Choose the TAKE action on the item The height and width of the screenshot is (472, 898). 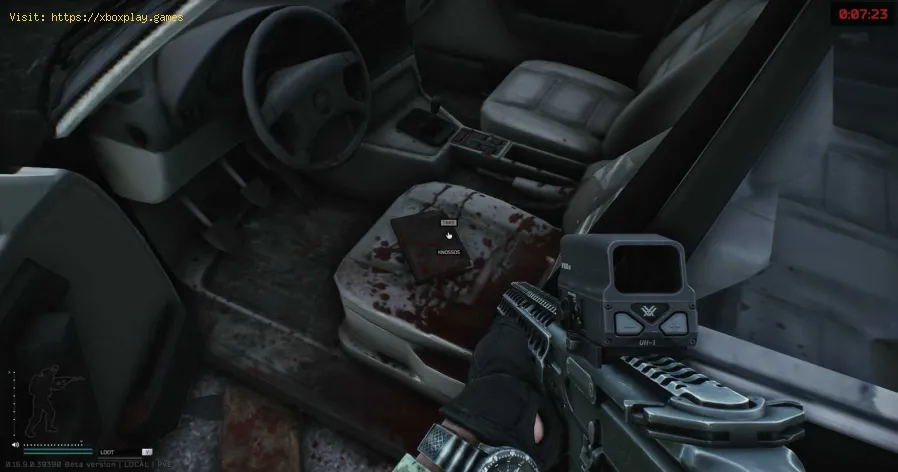click(447, 224)
